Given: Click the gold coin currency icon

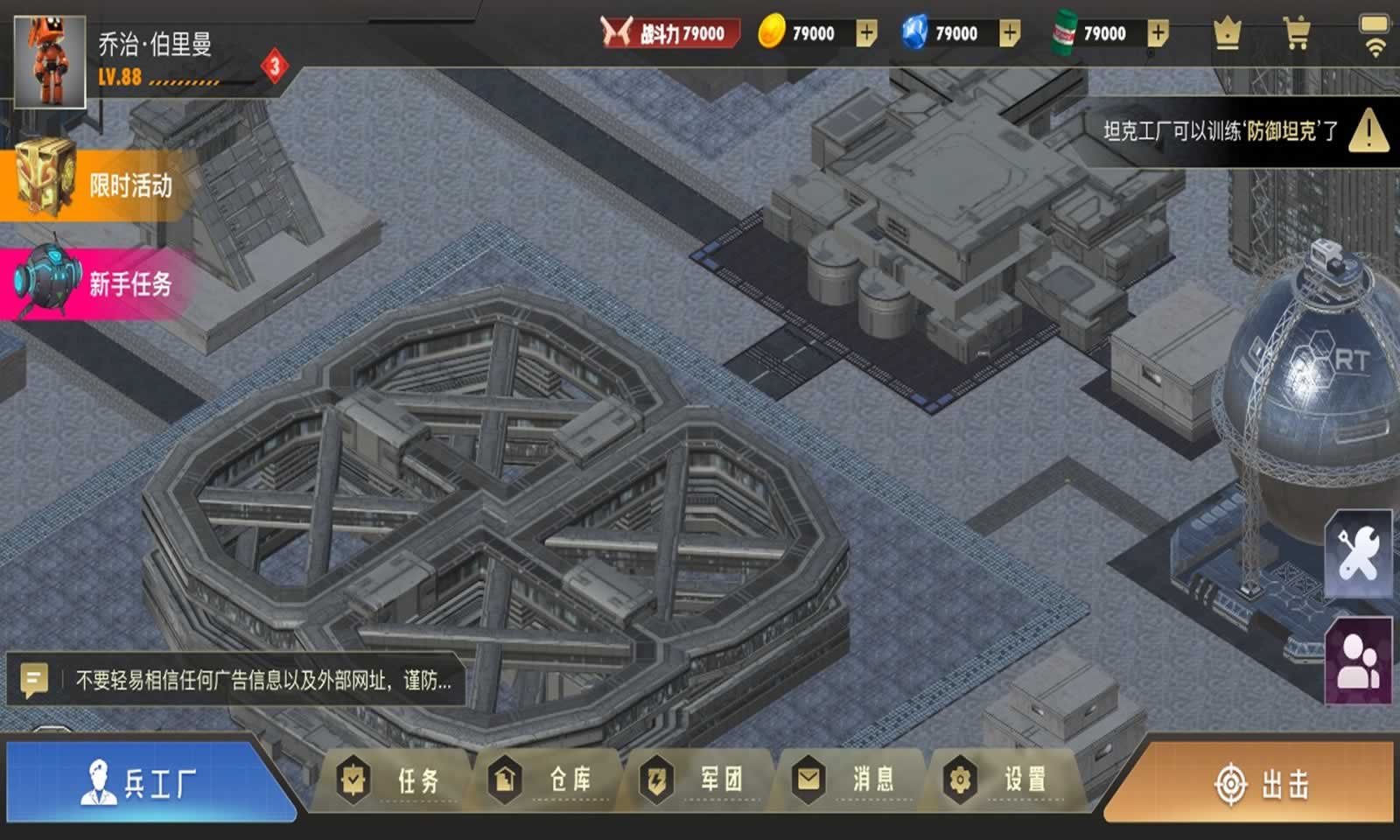Looking at the screenshot, I should coord(771,33).
